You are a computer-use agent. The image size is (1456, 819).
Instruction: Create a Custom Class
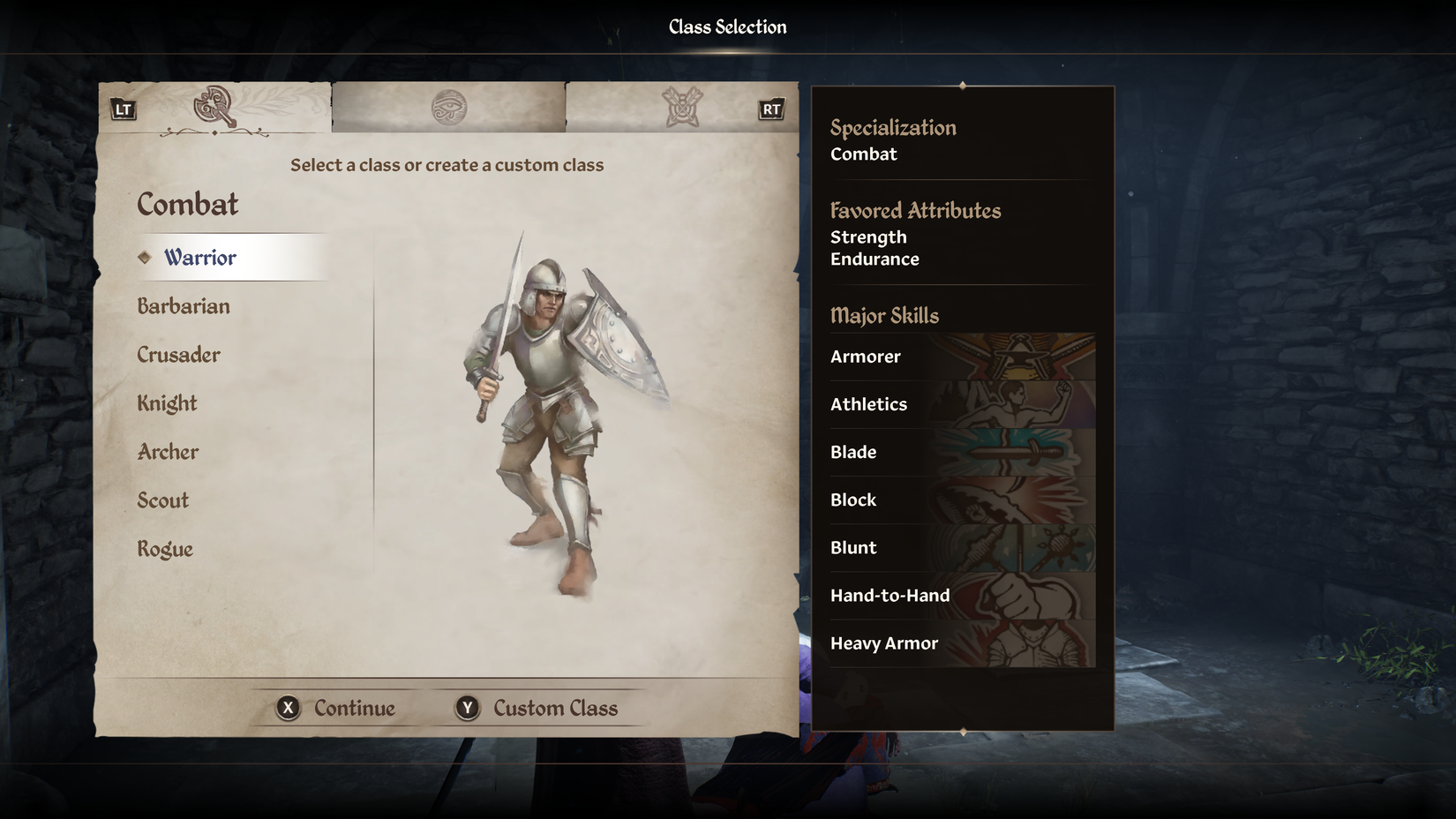[537, 708]
